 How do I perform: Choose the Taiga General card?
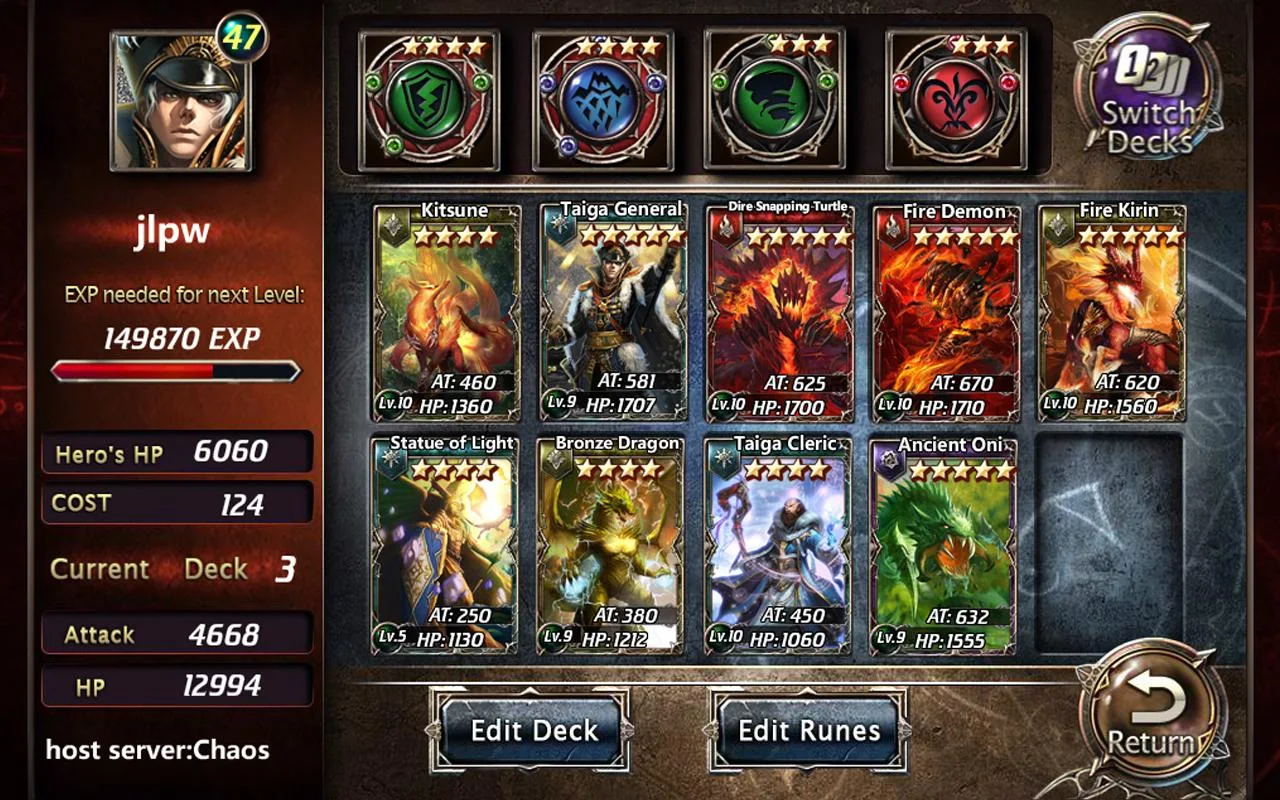[613, 312]
